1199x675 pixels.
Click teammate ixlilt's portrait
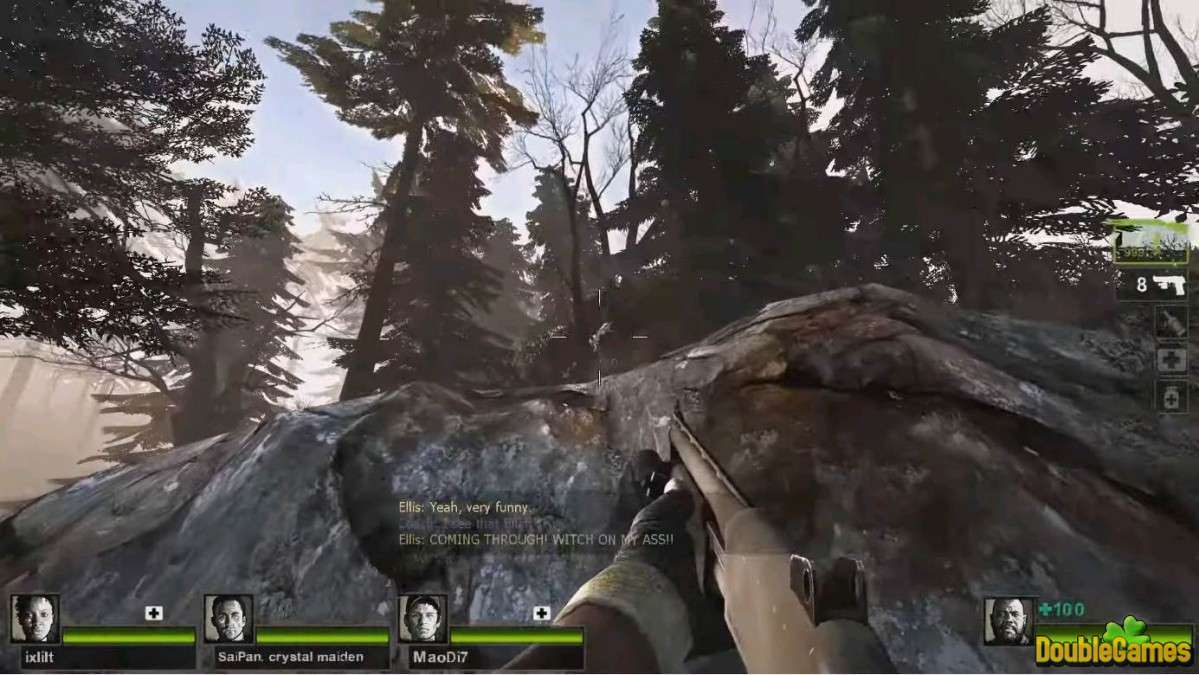[35, 619]
